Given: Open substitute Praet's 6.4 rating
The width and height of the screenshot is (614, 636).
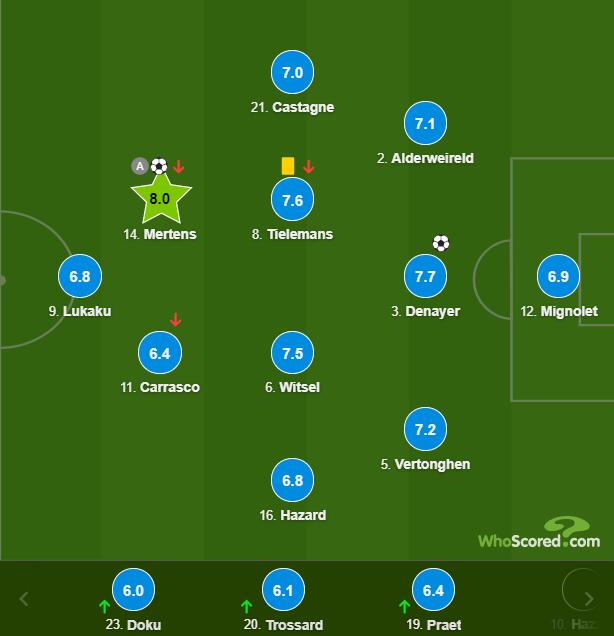Looking at the screenshot, I should (433, 591).
